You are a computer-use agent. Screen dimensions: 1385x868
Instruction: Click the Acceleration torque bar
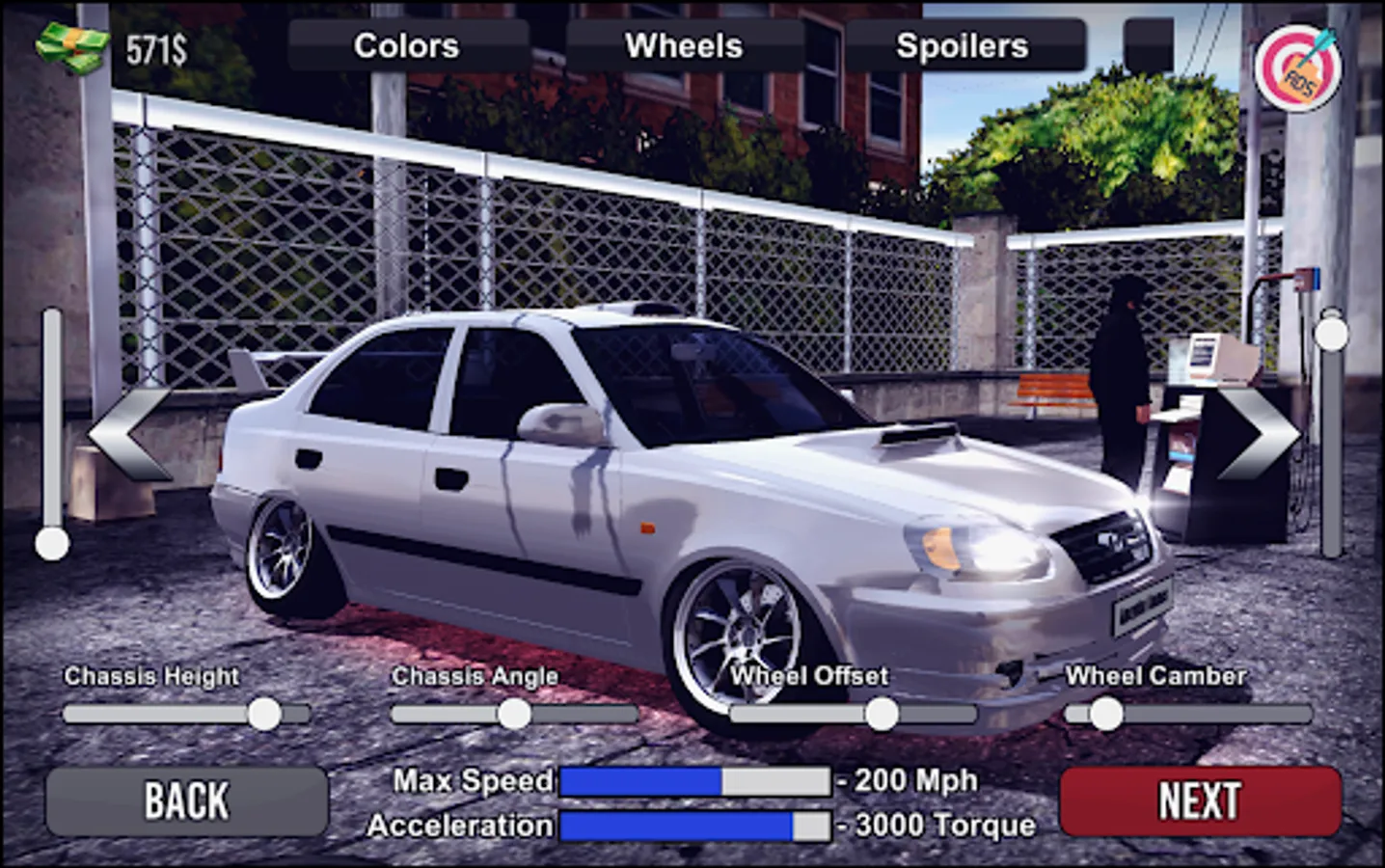coord(694,826)
